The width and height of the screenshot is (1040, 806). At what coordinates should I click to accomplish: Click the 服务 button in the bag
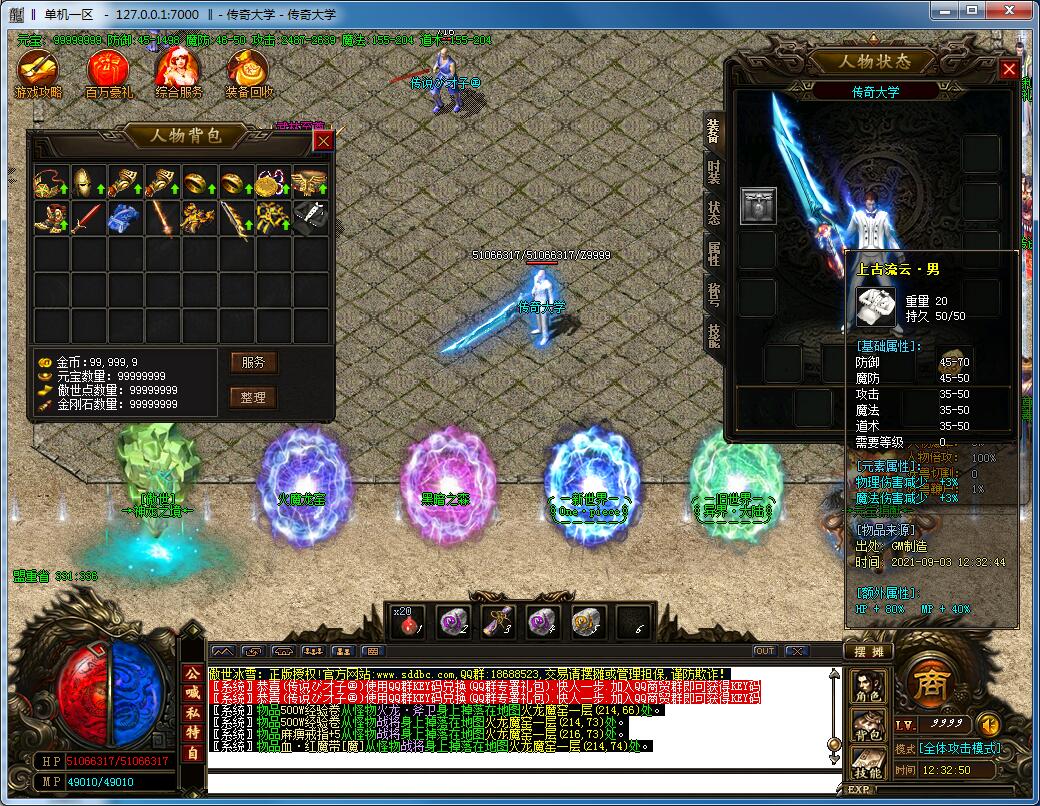click(253, 362)
